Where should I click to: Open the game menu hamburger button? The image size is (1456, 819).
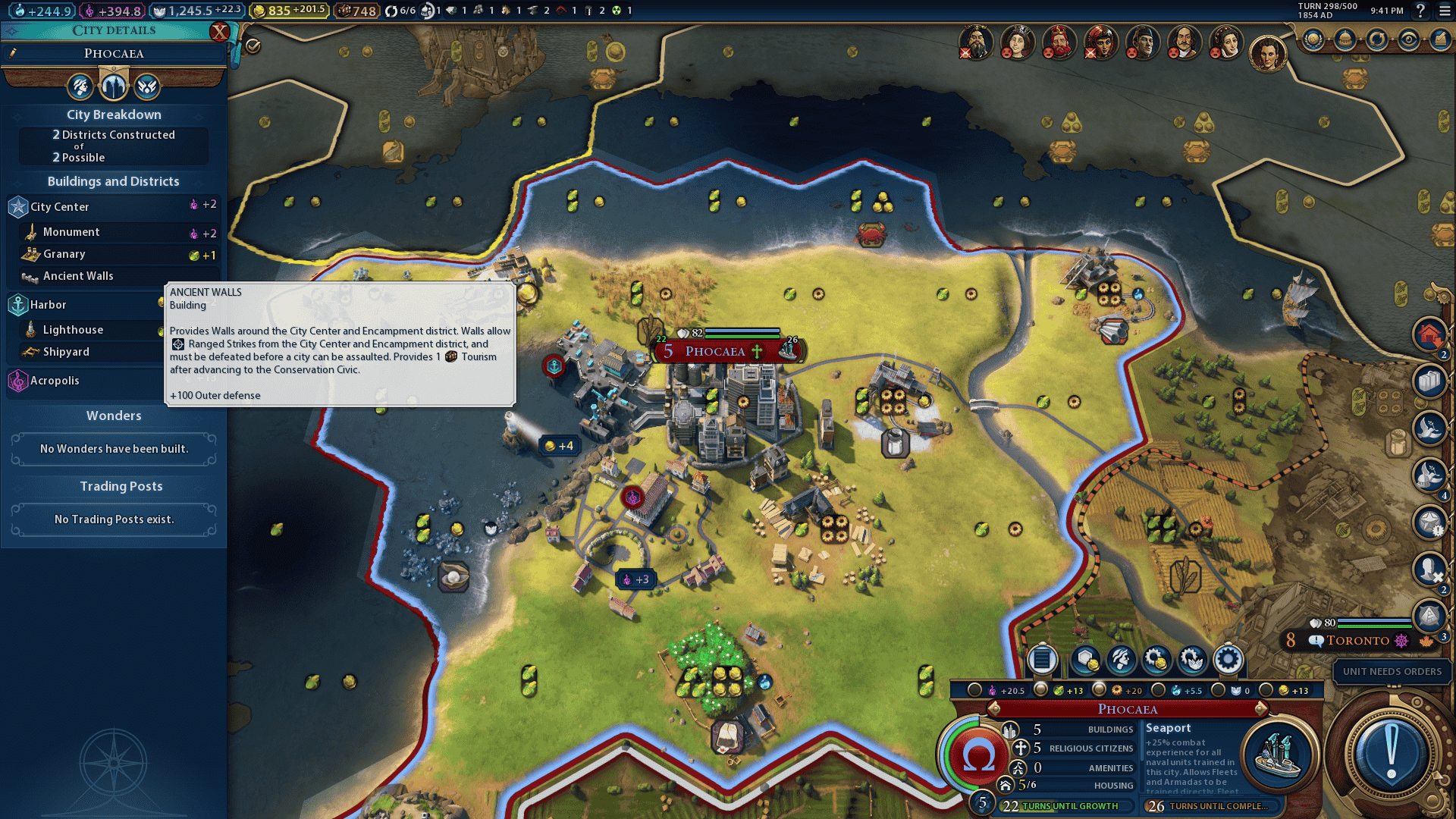coord(1445,11)
